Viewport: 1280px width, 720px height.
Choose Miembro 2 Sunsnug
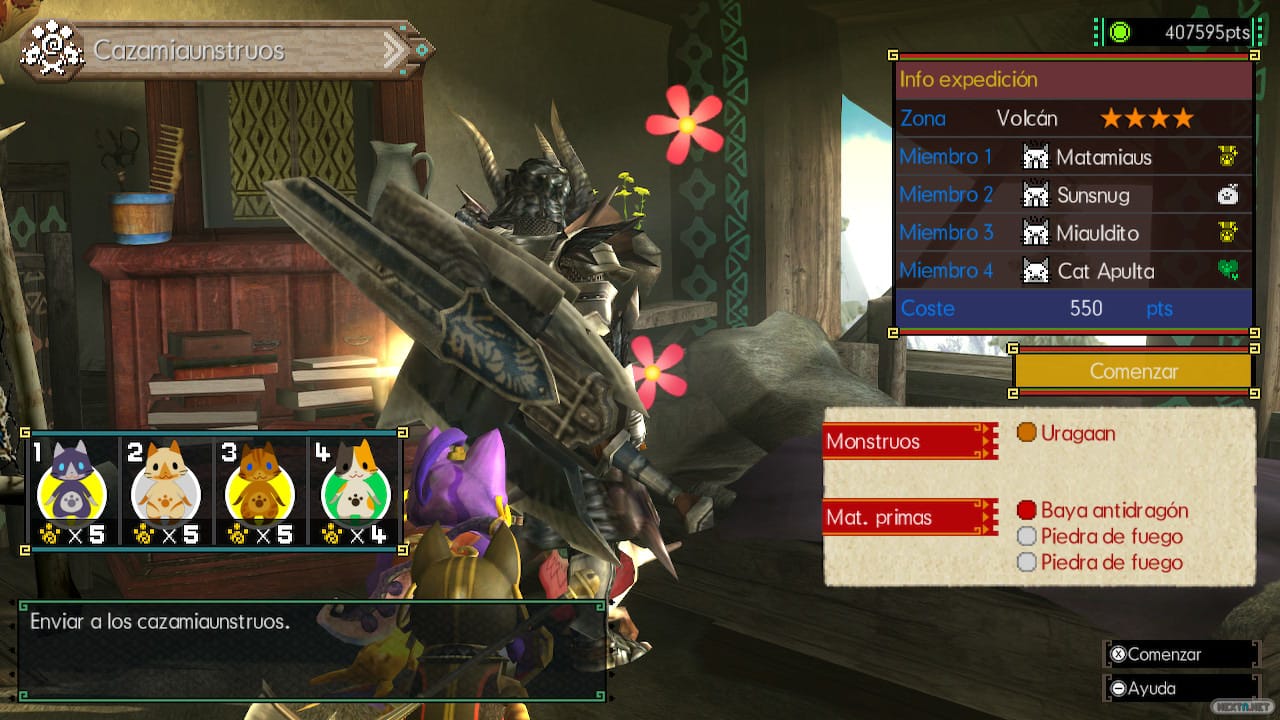pos(1072,195)
